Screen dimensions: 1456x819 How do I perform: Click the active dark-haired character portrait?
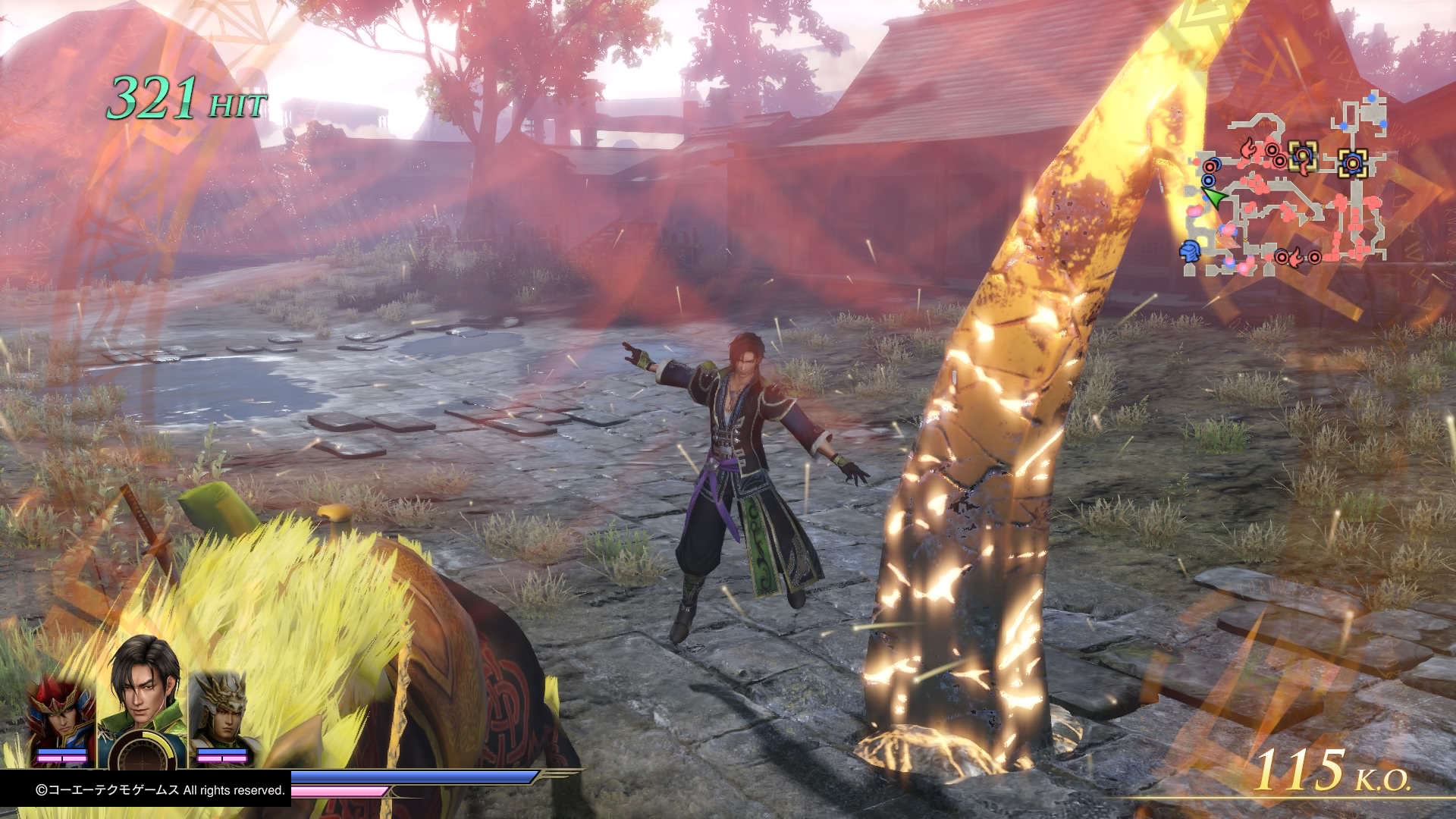coord(143,689)
